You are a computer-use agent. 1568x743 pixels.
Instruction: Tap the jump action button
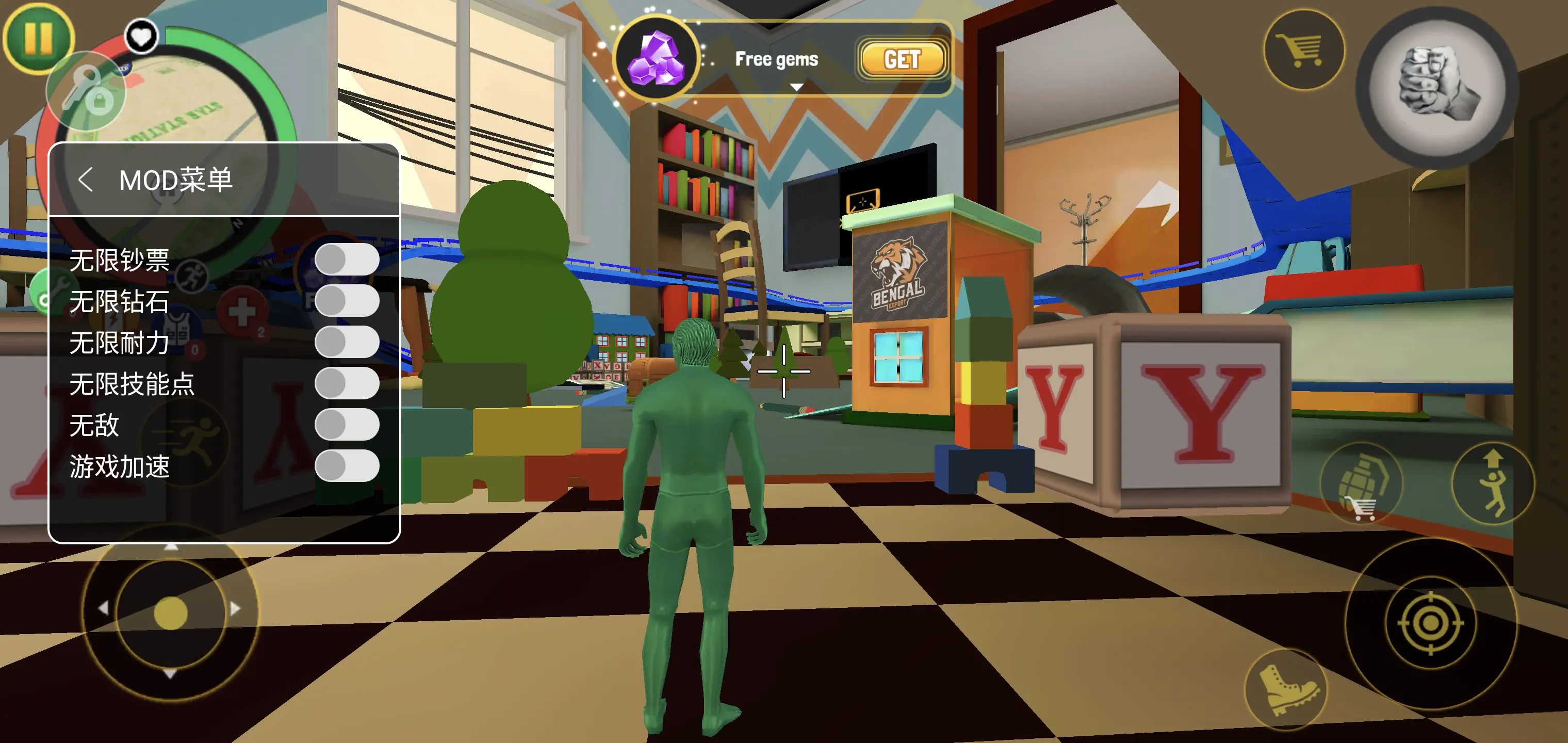point(1493,483)
